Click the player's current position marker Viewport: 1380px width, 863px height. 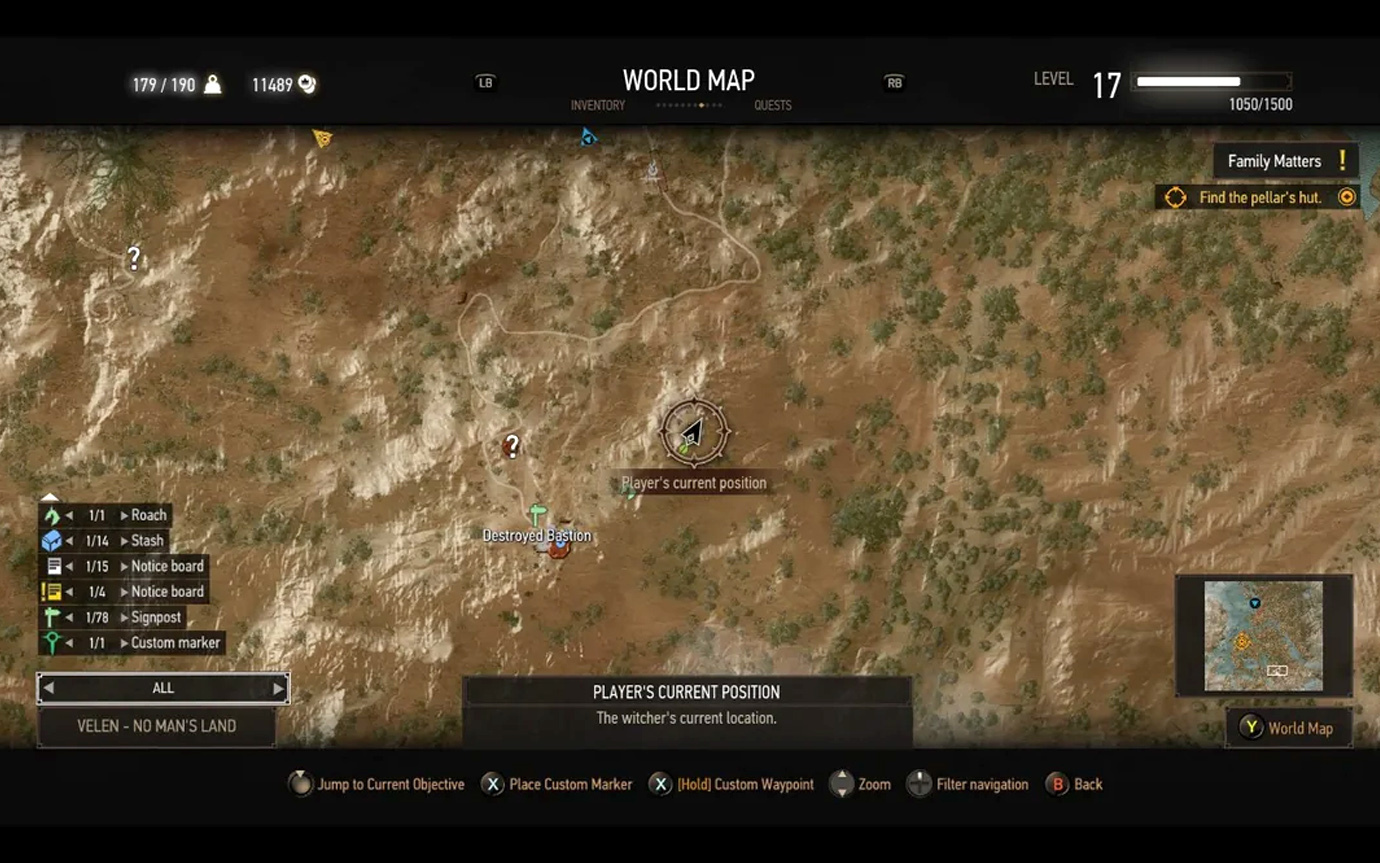click(x=693, y=433)
